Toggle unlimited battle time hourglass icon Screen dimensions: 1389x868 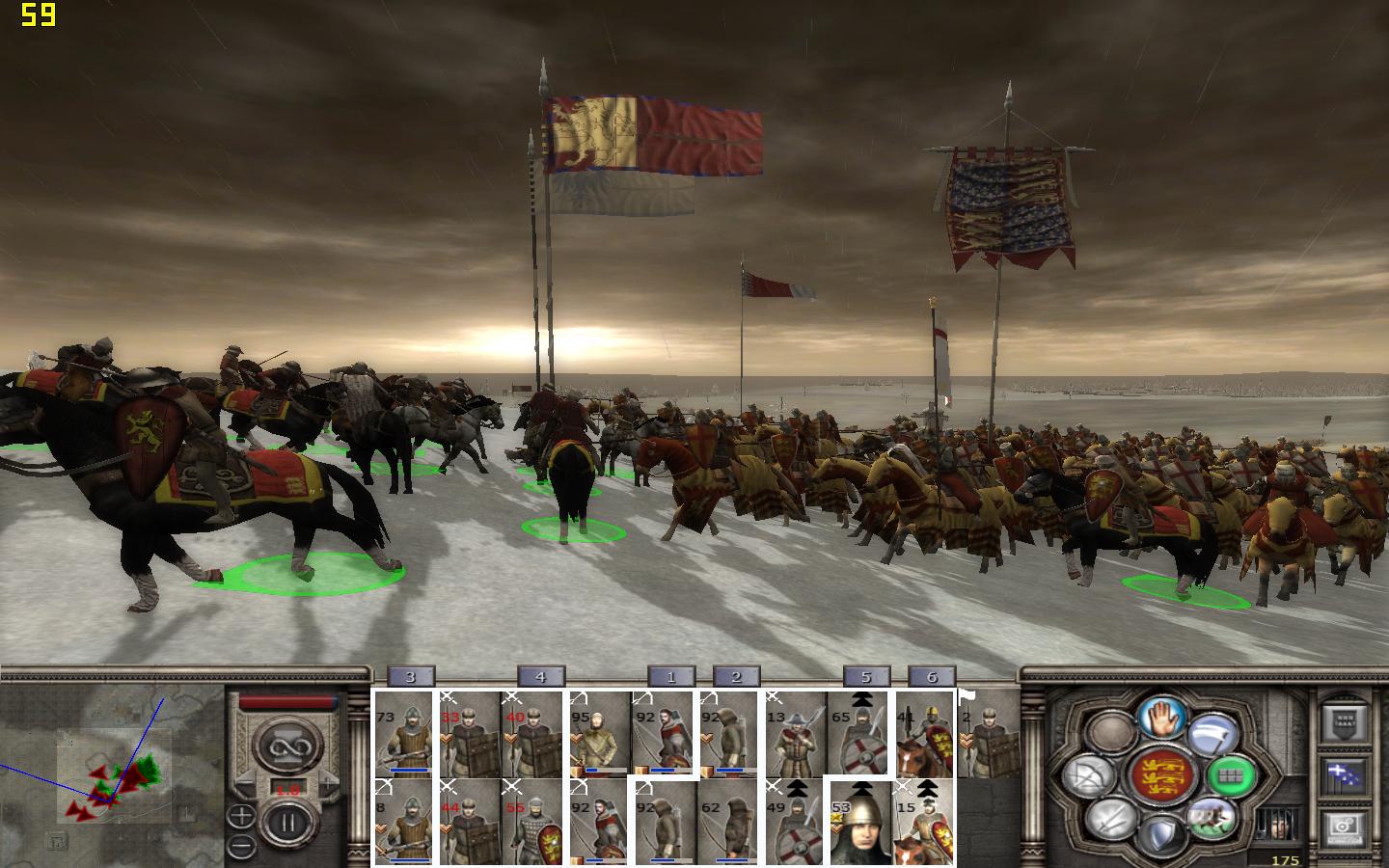coord(287,745)
